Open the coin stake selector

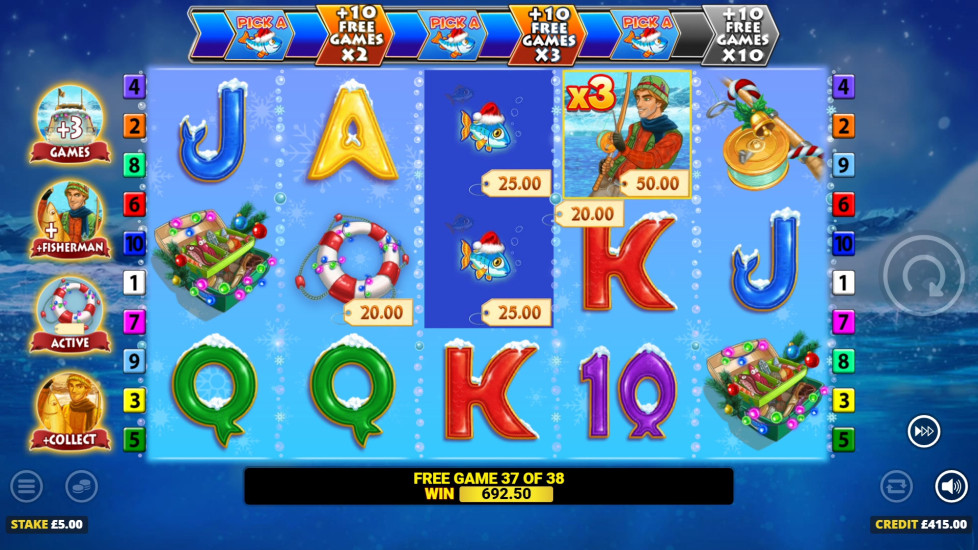[82, 487]
